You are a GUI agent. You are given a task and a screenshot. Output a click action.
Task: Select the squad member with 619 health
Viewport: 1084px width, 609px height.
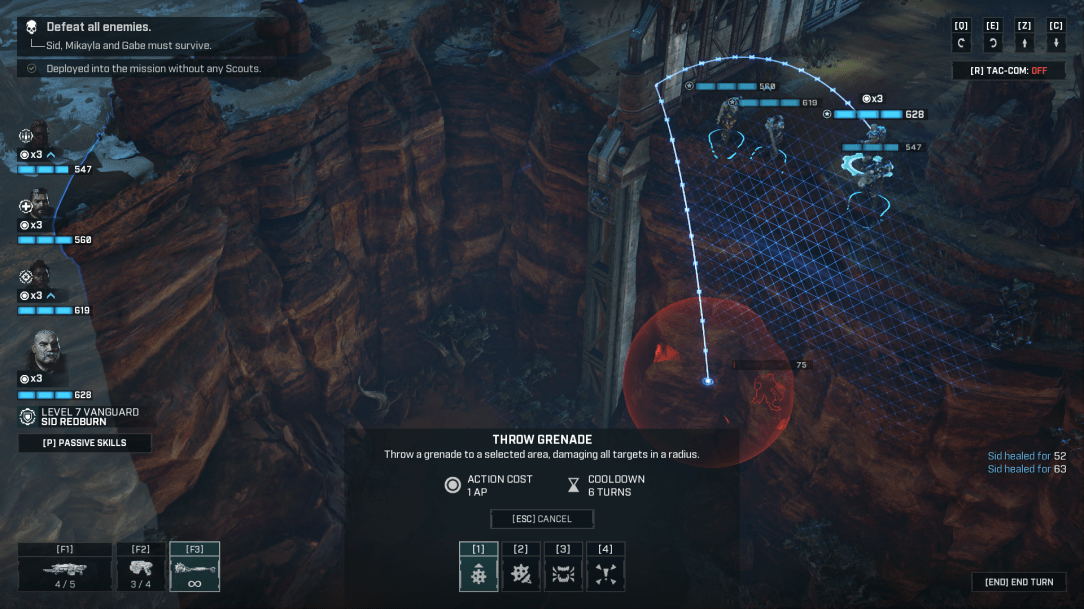38,272
